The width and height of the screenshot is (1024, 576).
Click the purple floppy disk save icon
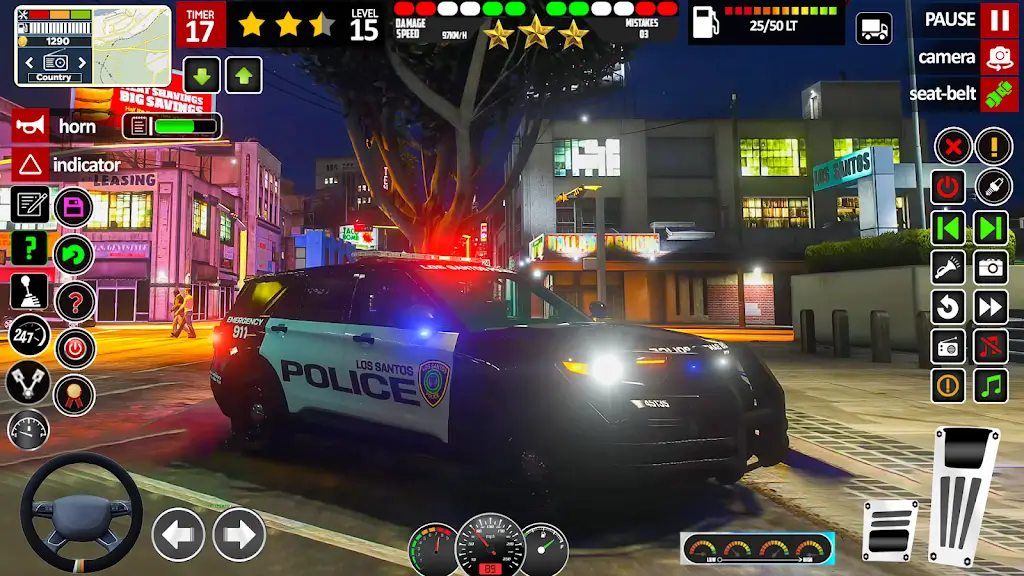(x=74, y=208)
